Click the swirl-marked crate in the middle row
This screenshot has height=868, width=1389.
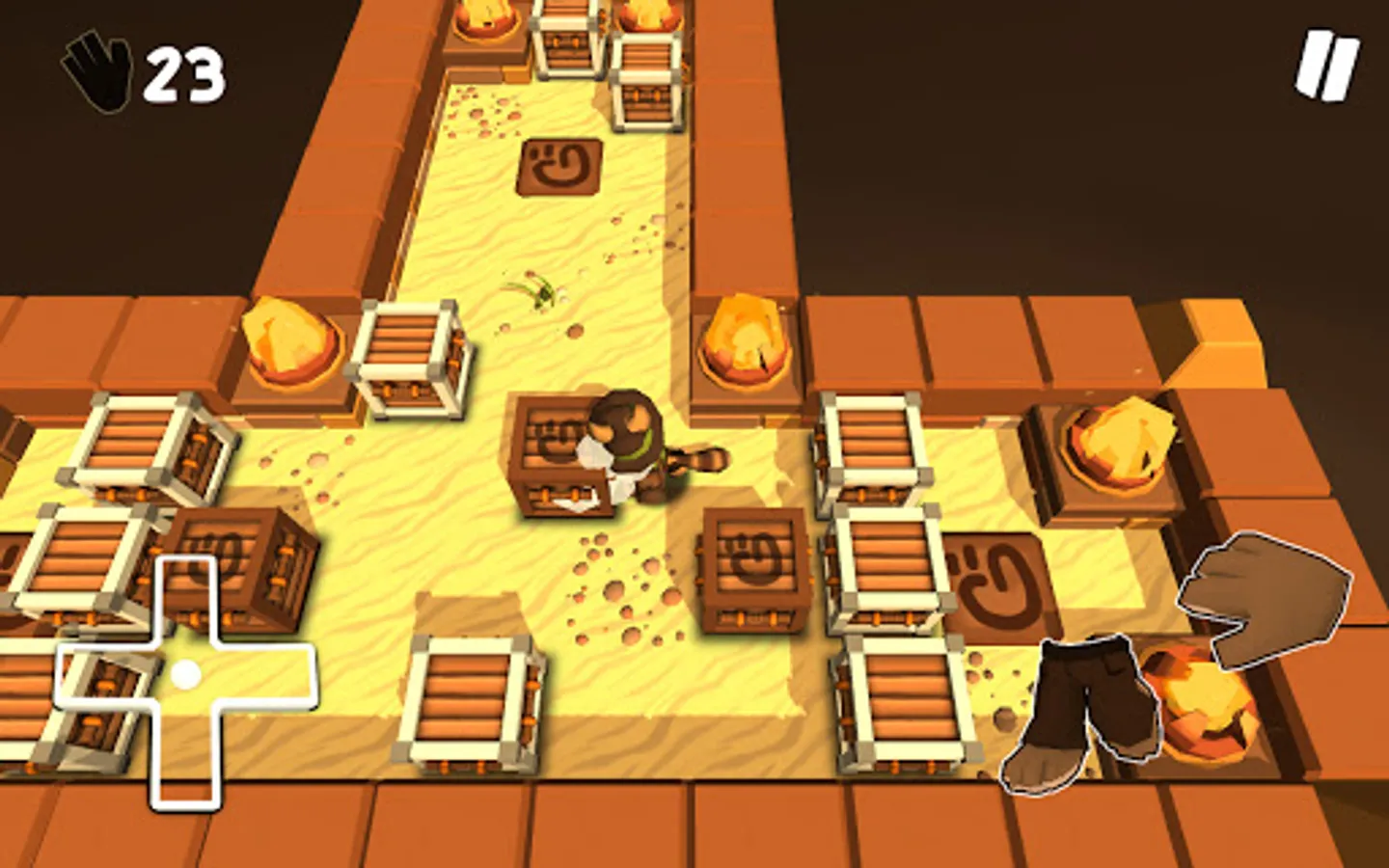tap(754, 569)
